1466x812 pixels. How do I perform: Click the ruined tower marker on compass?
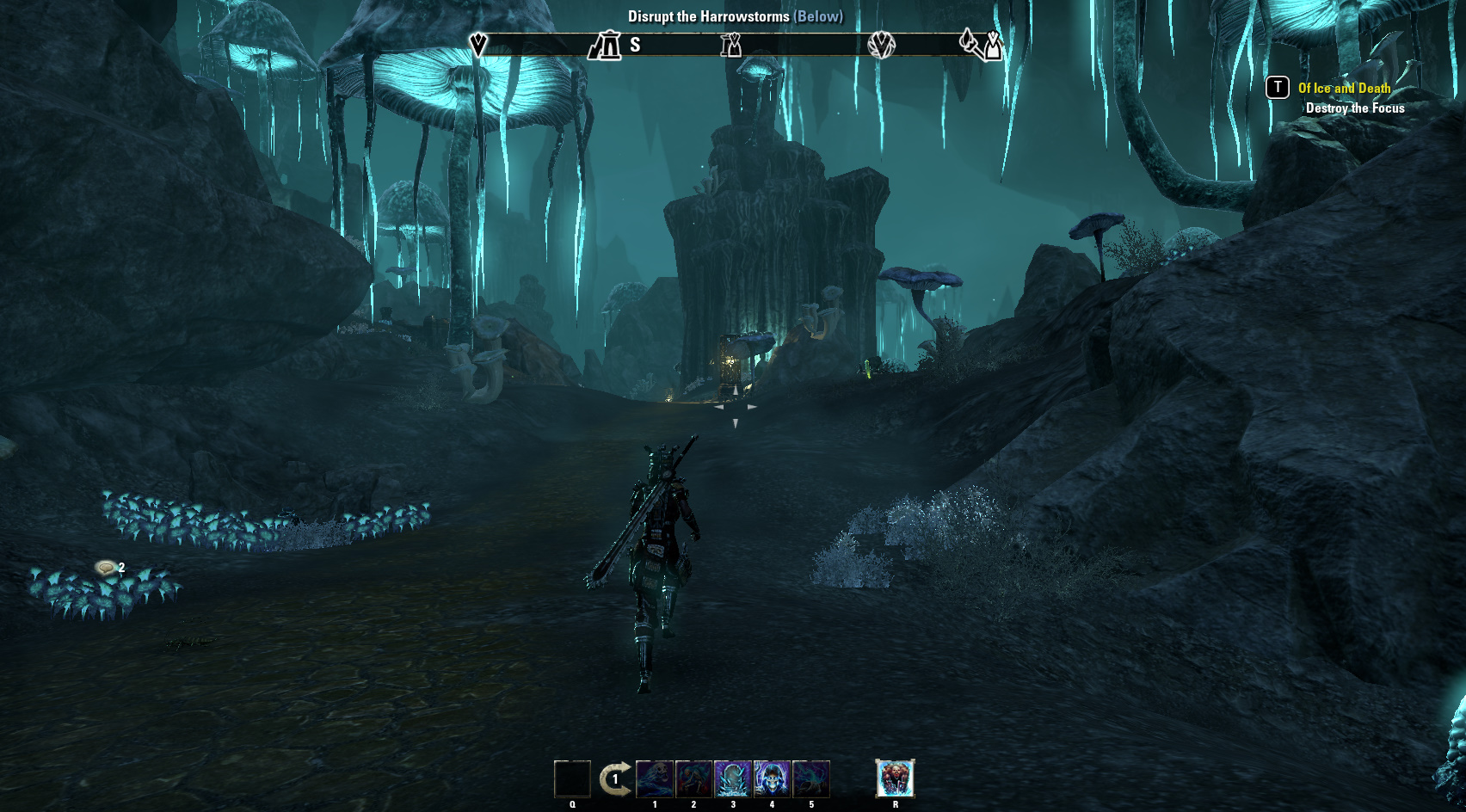click(605, 45)
